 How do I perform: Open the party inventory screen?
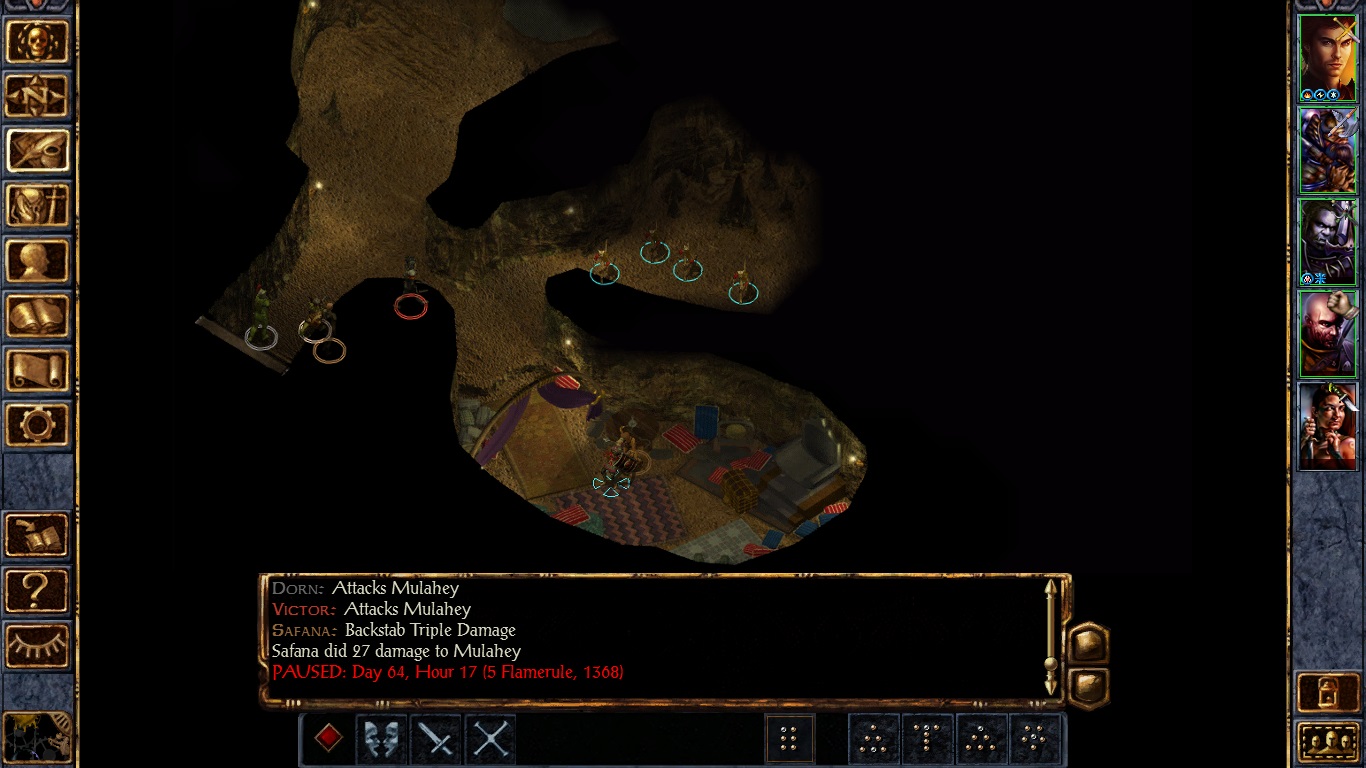[38, 206]
